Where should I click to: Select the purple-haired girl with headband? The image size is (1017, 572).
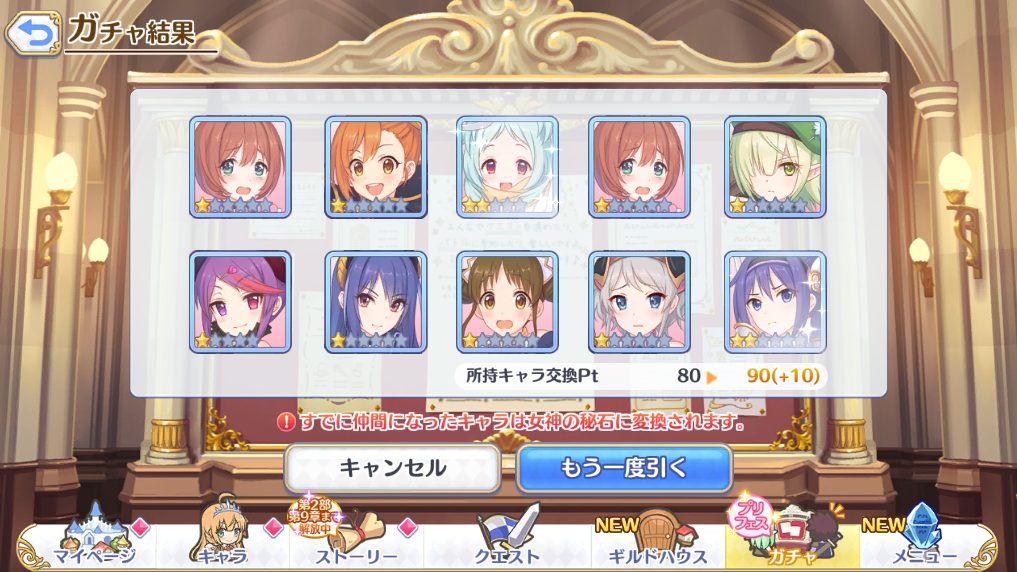(775, 301)
